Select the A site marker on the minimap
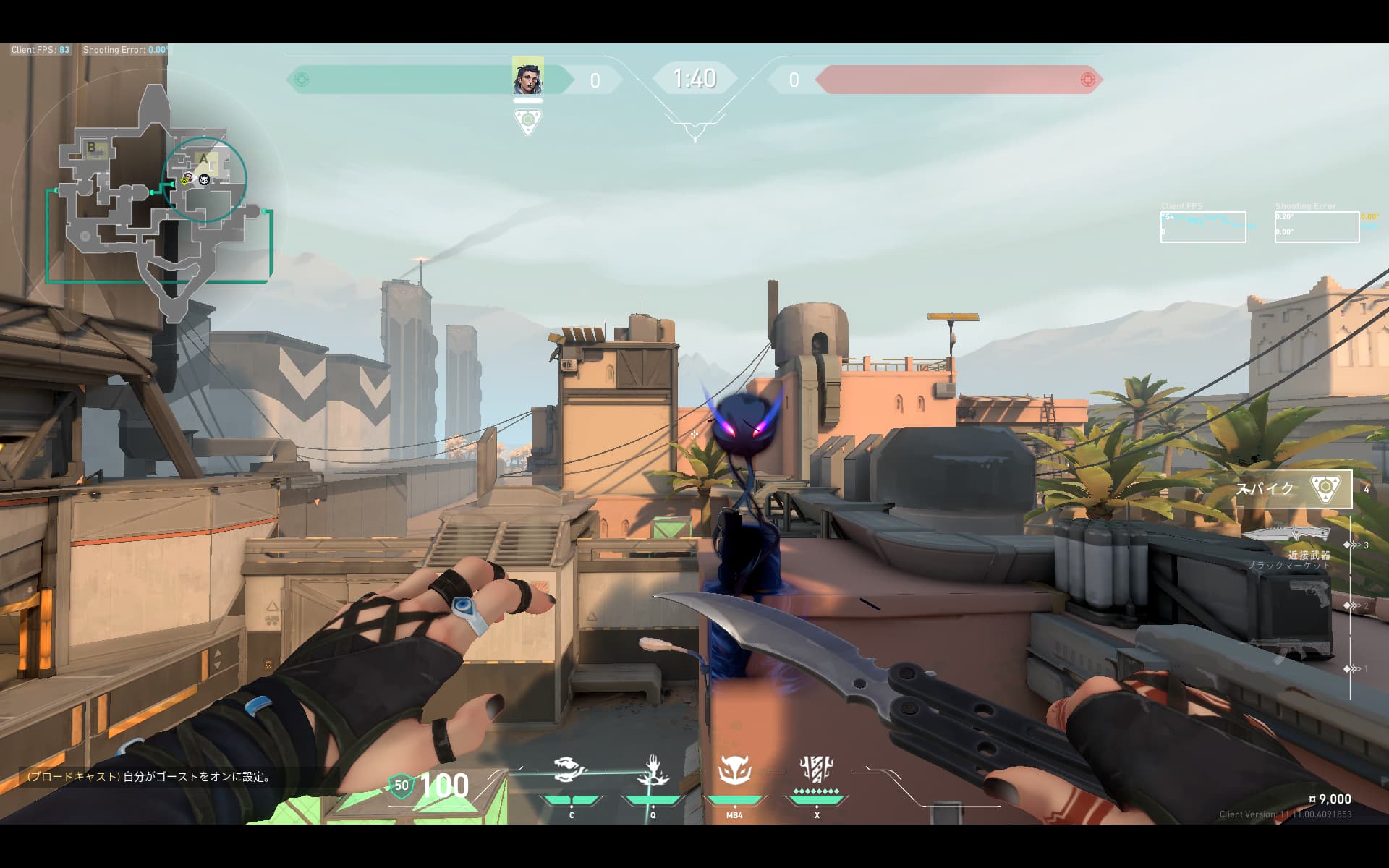Screen dimensions: 1389x868 click(204, 158)
